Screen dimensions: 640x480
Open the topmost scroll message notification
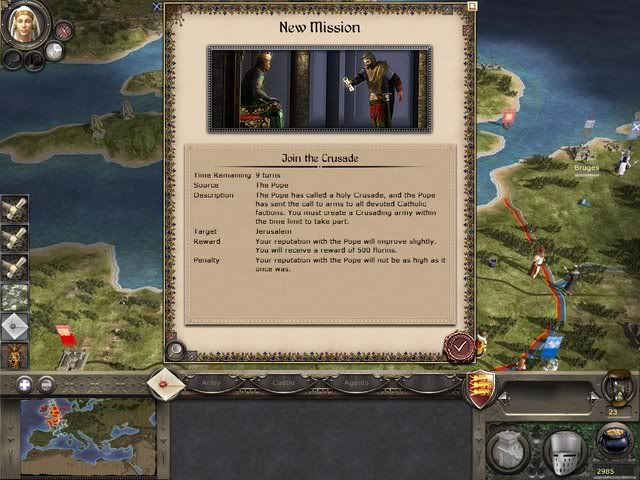click(15, 210)
